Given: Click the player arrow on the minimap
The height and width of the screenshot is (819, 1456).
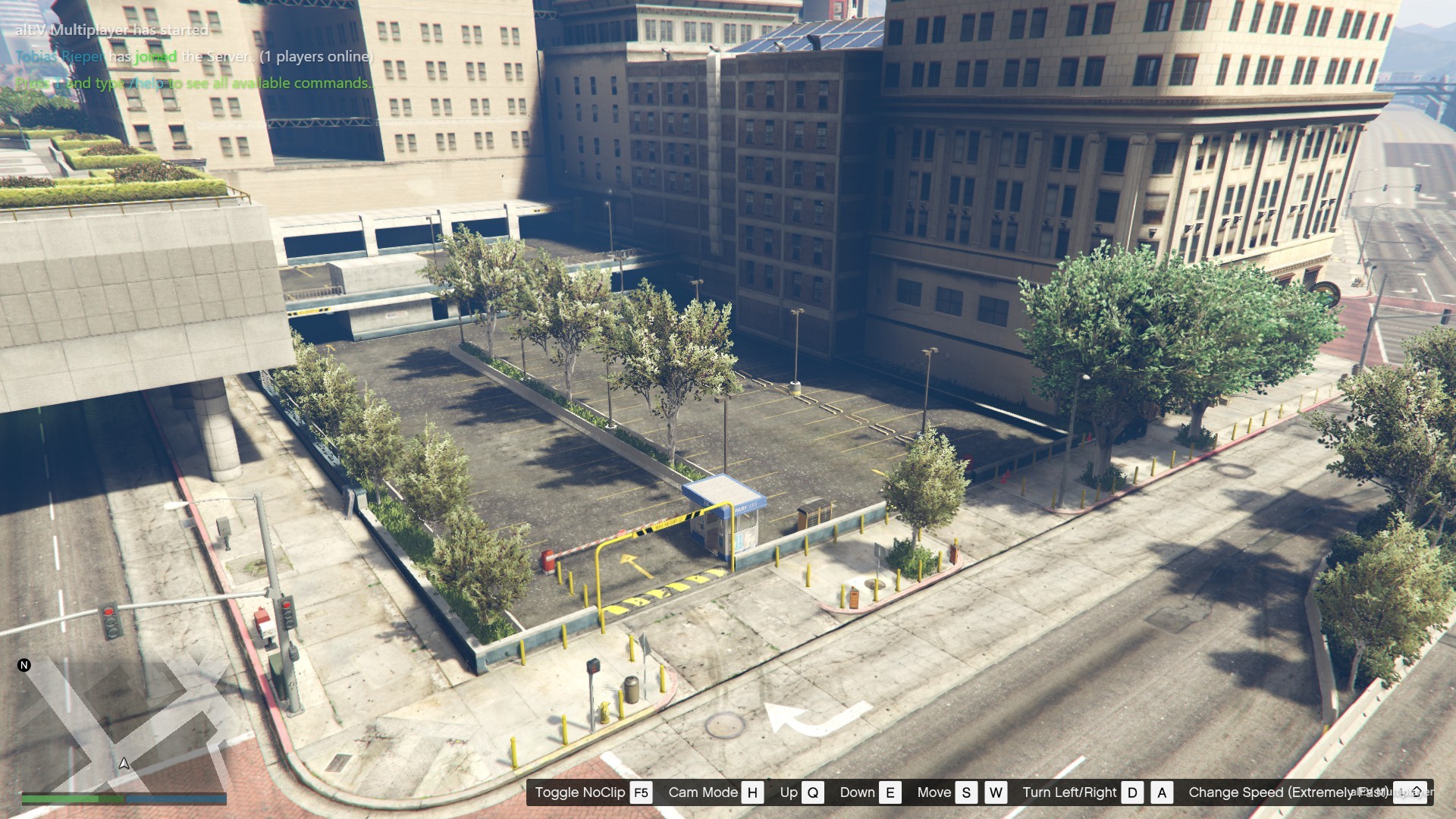Looking at the screenshot, I should [124, 763].
